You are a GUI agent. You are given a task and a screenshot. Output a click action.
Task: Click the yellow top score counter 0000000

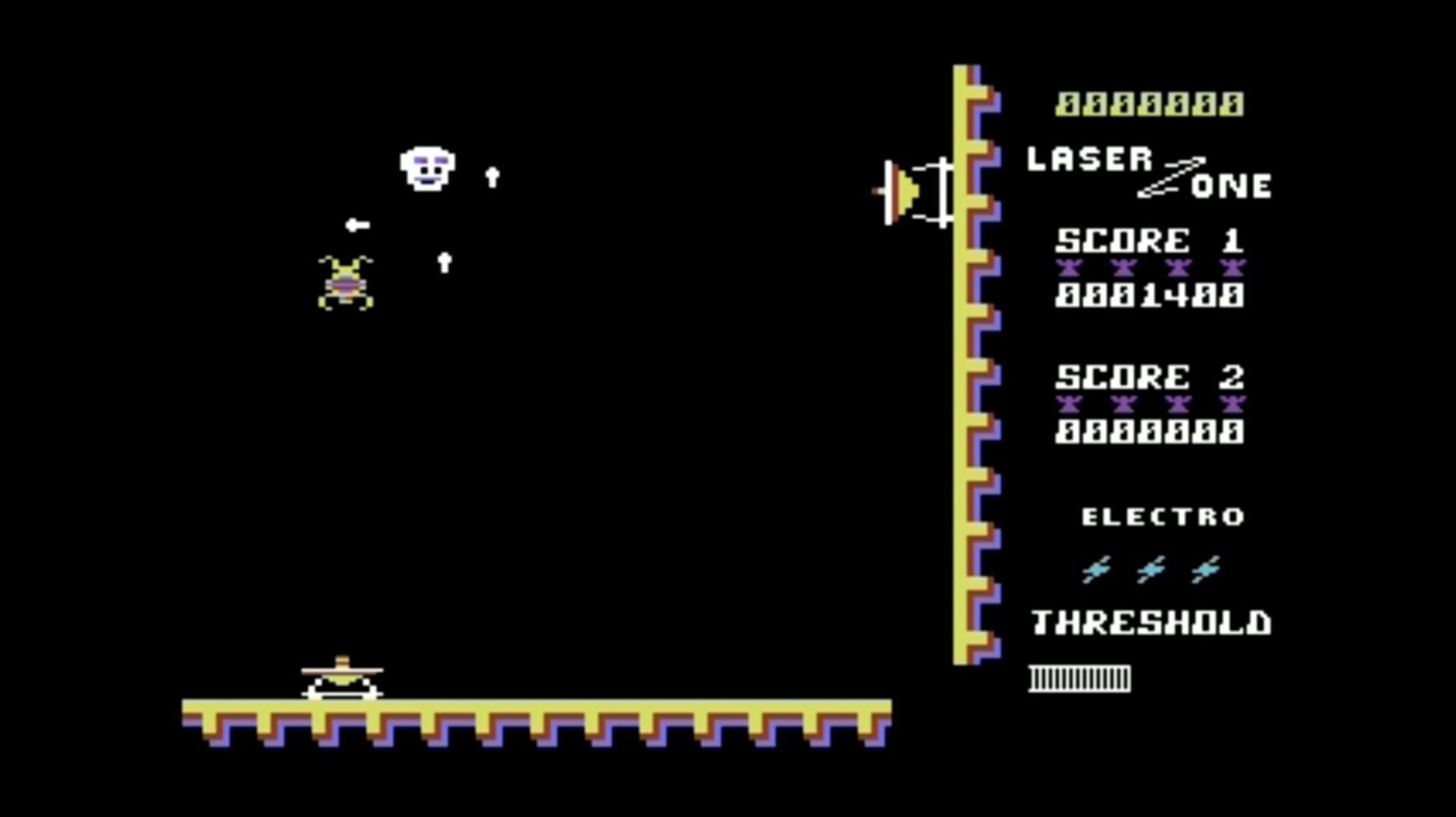(x=1150, y=104)
